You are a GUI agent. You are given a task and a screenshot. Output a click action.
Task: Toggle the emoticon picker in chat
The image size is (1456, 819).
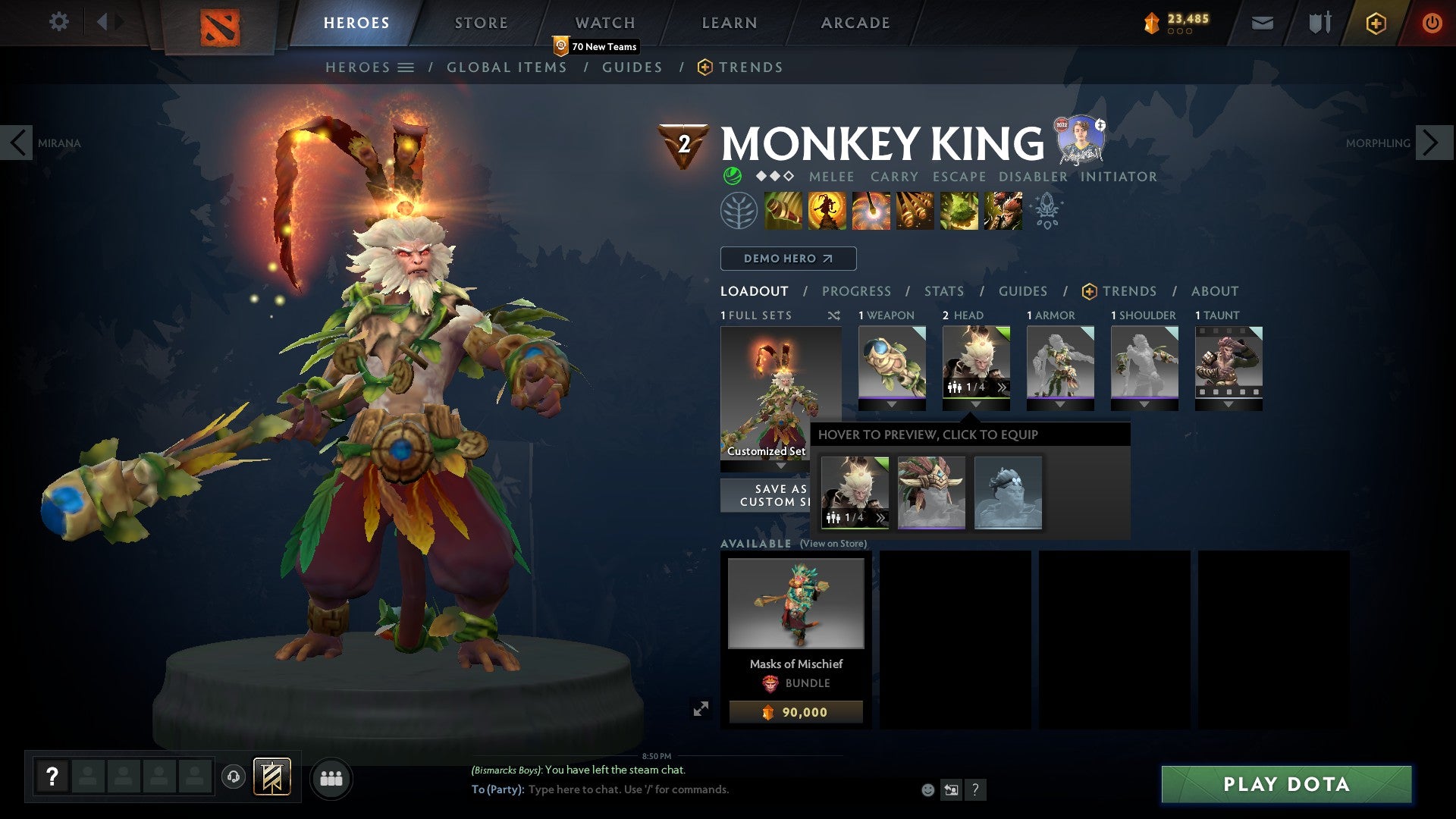(927, 789)
